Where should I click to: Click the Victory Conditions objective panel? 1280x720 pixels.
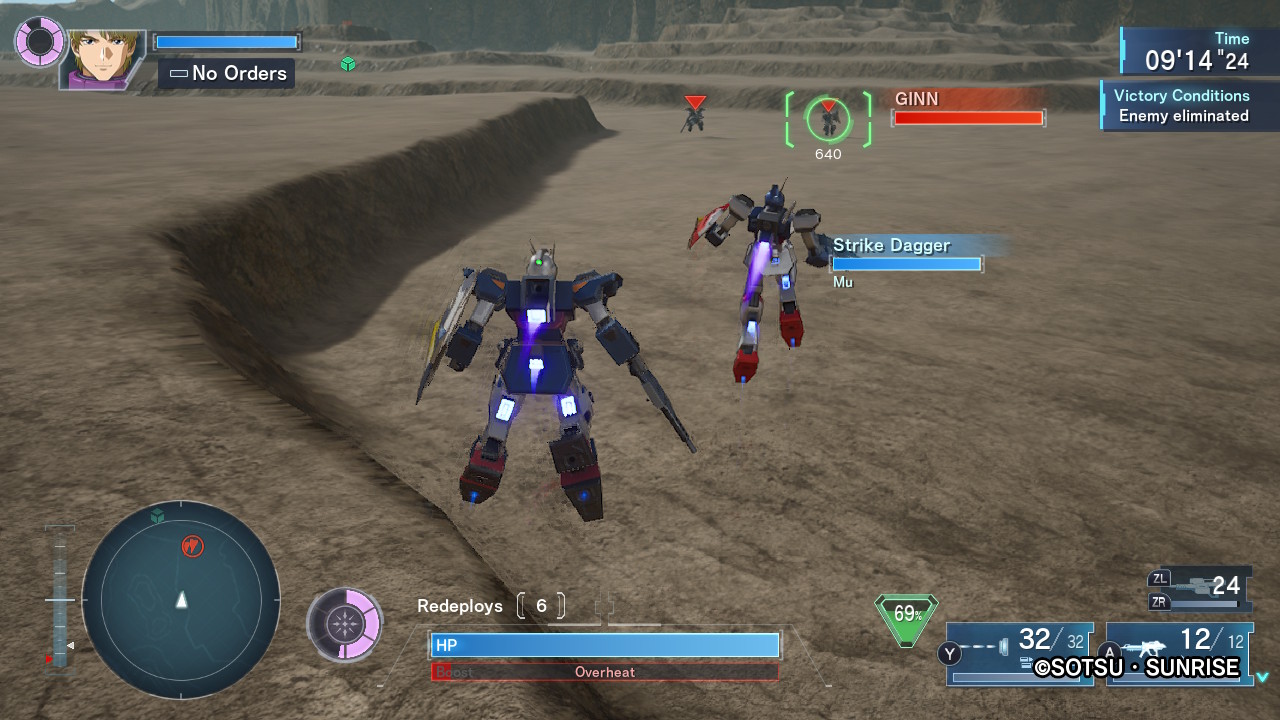click(1180, 106)
